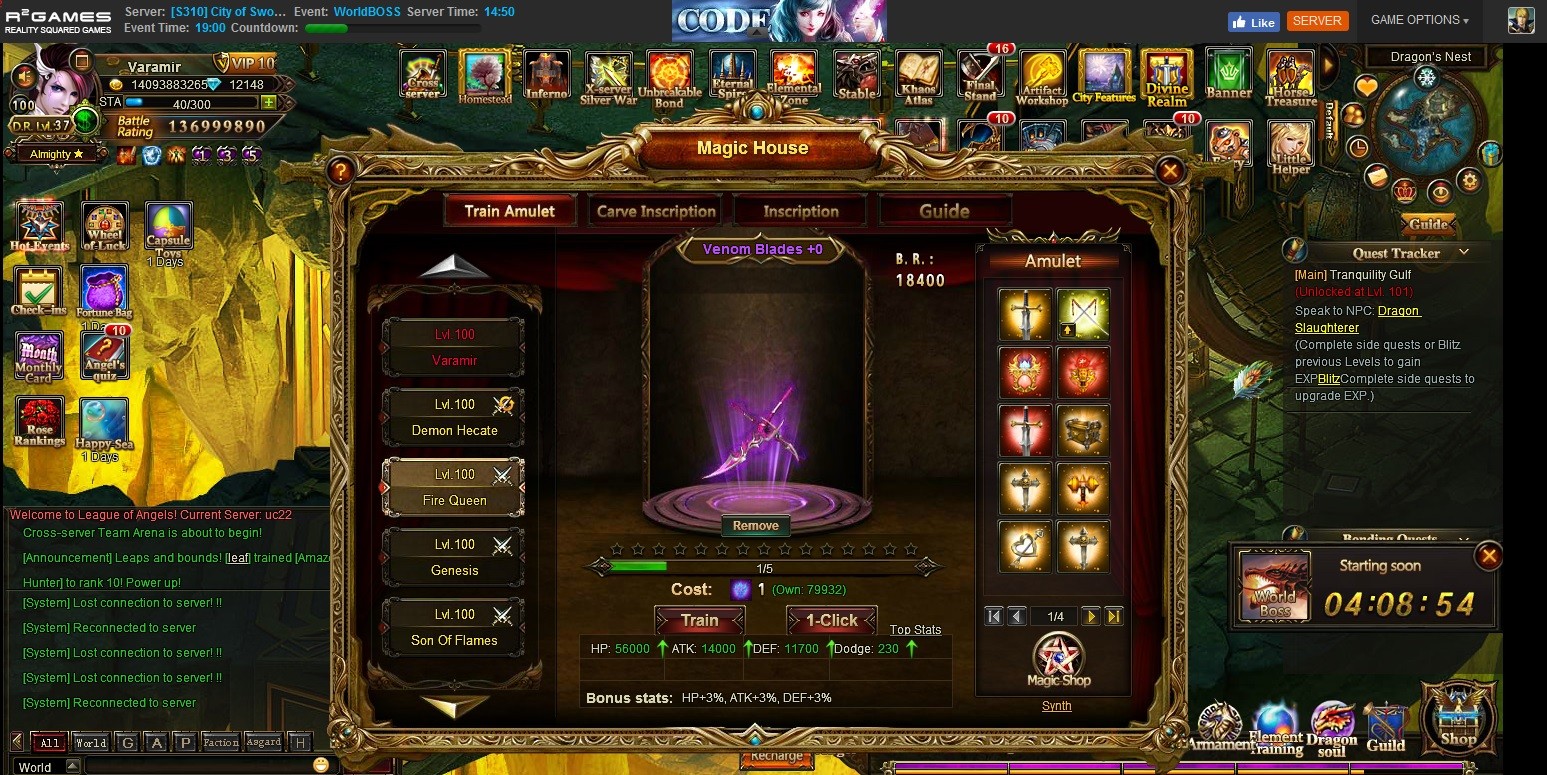Image resolution: width=1547 pixels, height=775 pixels.
Task: Switch to the Carve Inscription tab
Action: [x=656, y=211]
